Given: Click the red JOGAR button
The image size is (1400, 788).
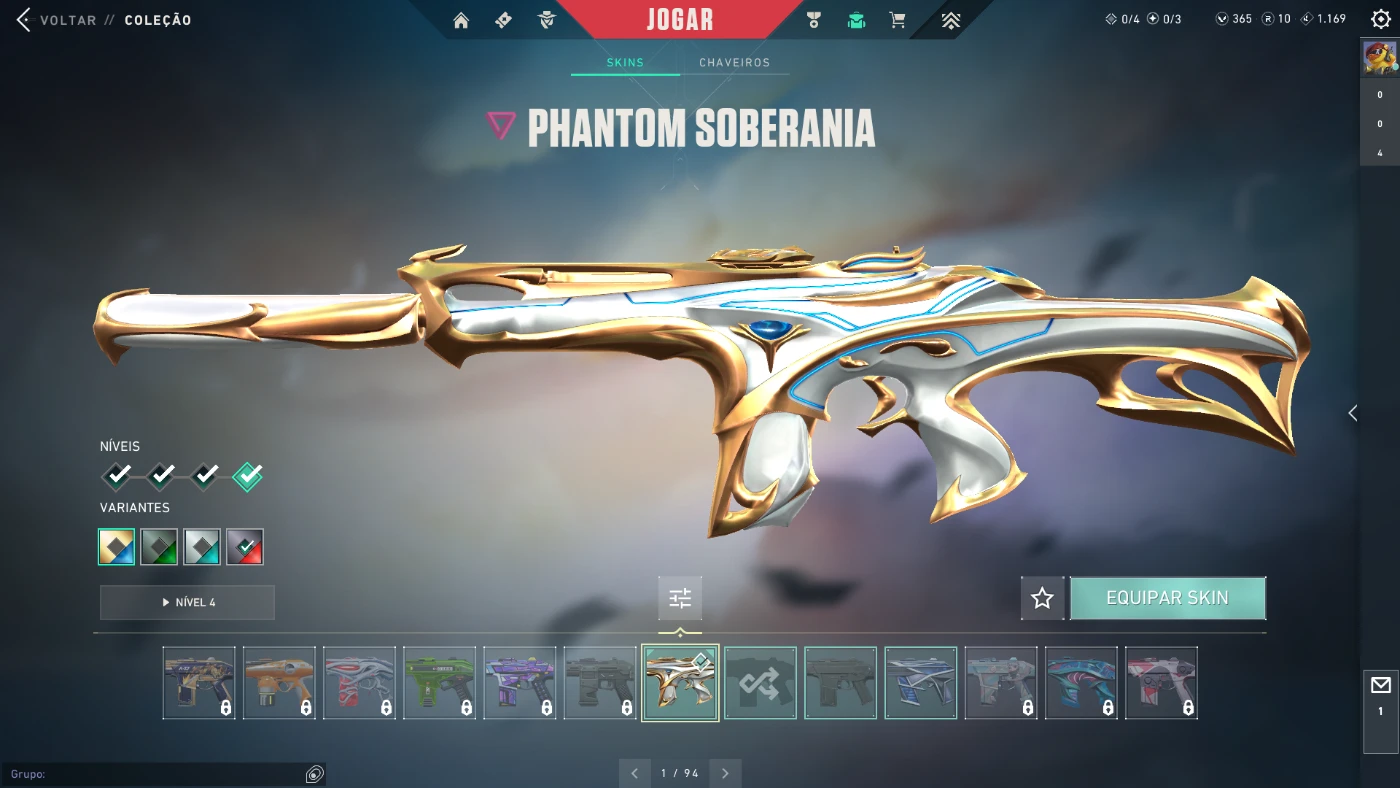Looking at the screenshot, I should 679,20.
